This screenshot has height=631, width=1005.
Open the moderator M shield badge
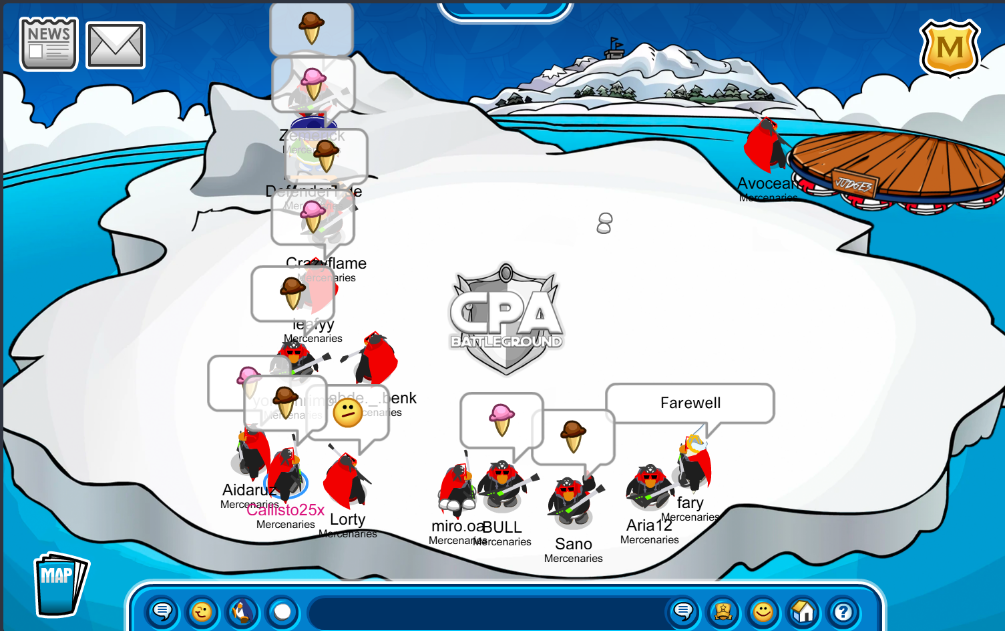coord(949,46)
